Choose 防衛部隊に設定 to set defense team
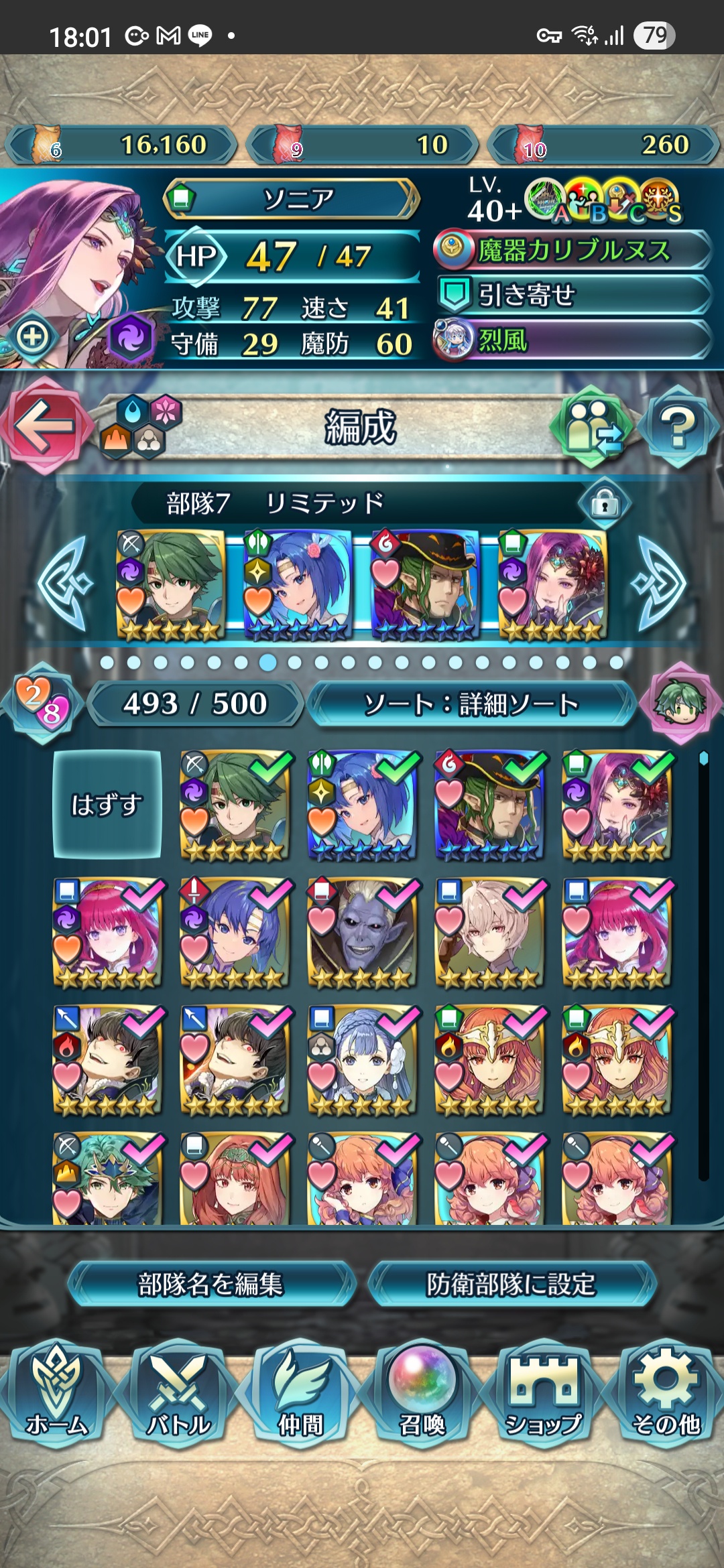 click(x=511, y=1284)
